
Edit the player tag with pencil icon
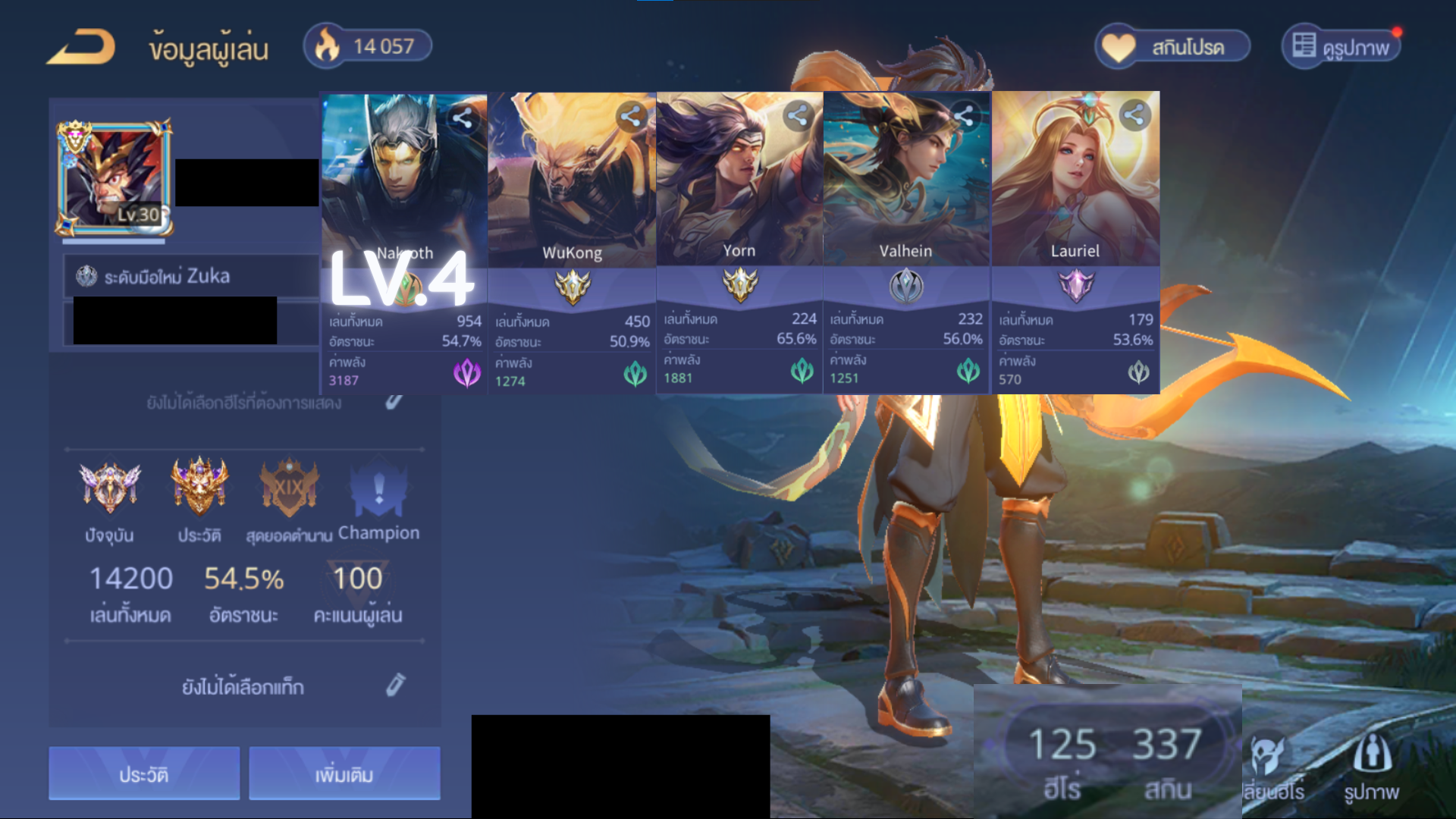pos(395,685)
